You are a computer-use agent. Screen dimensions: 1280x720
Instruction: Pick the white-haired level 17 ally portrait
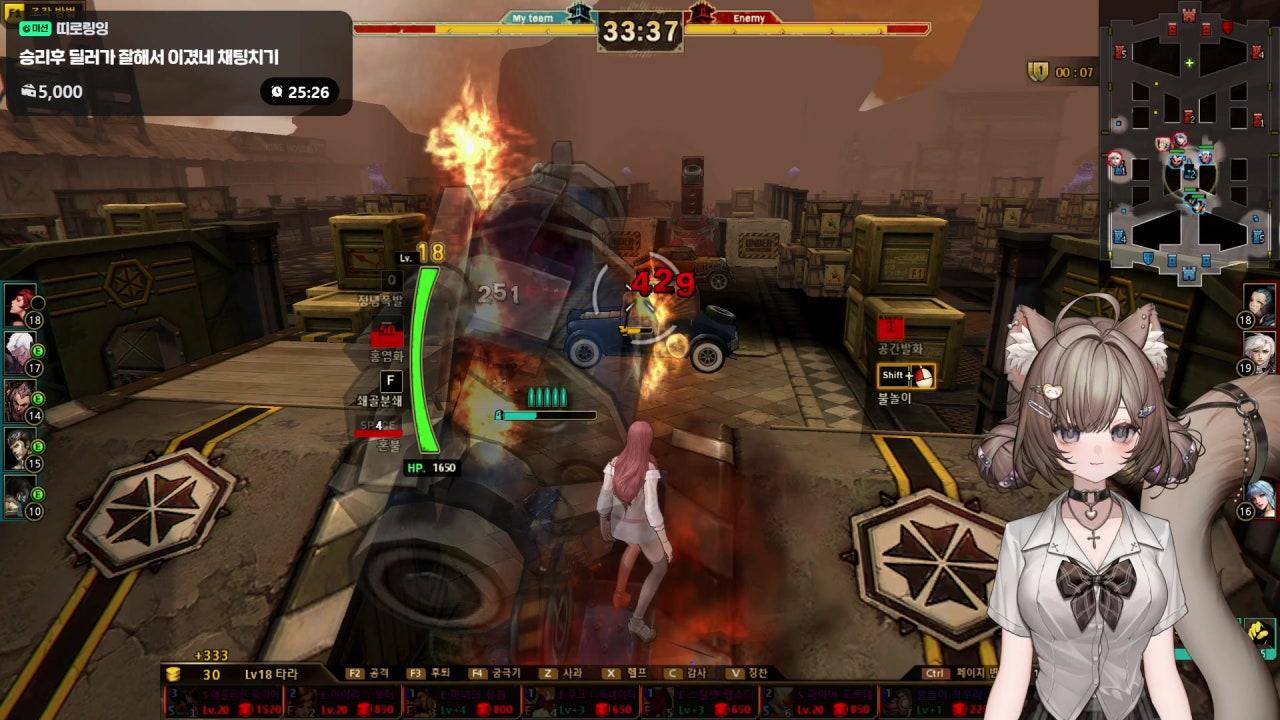pyautogui.click(x=19, y=351)
